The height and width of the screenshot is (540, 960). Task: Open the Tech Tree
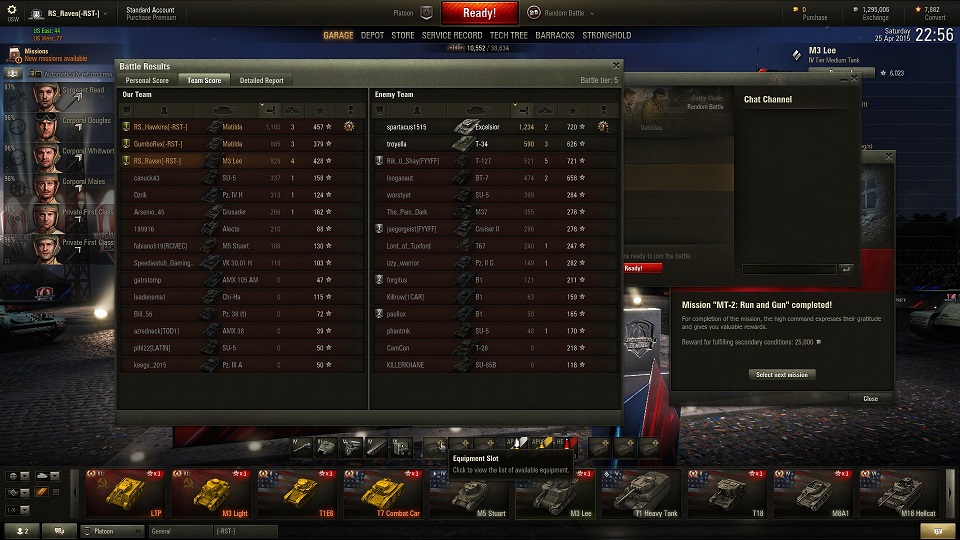(508, 35)
